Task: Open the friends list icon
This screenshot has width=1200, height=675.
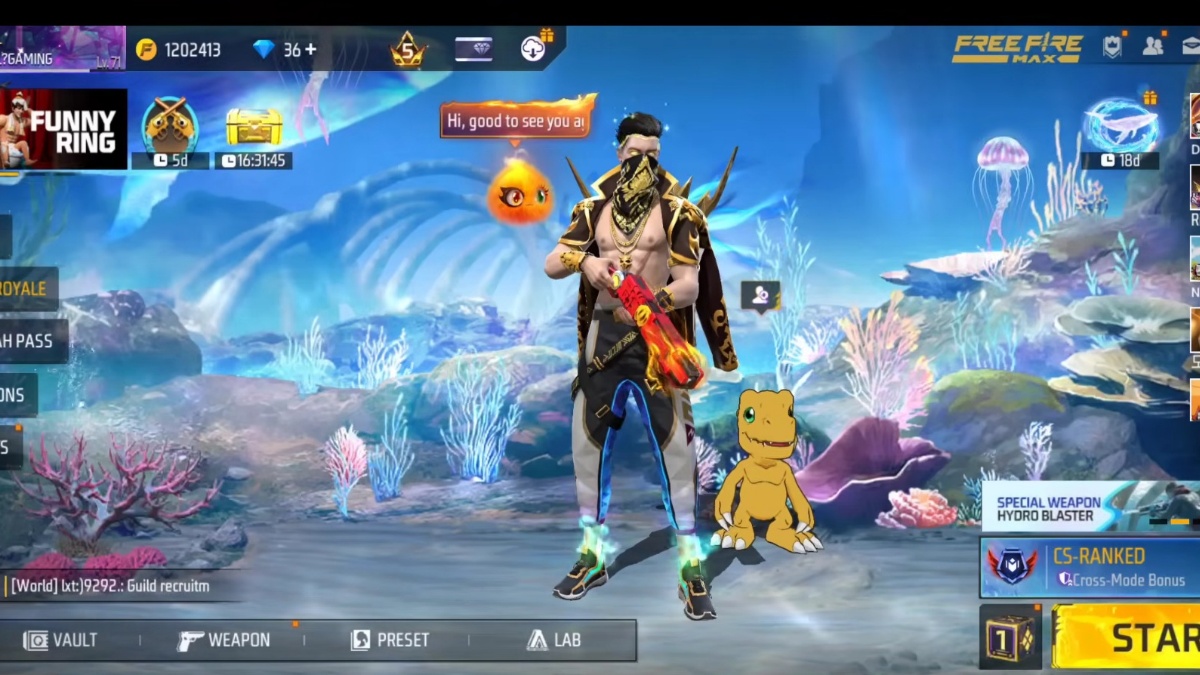Action: [x=1153, y=46]
